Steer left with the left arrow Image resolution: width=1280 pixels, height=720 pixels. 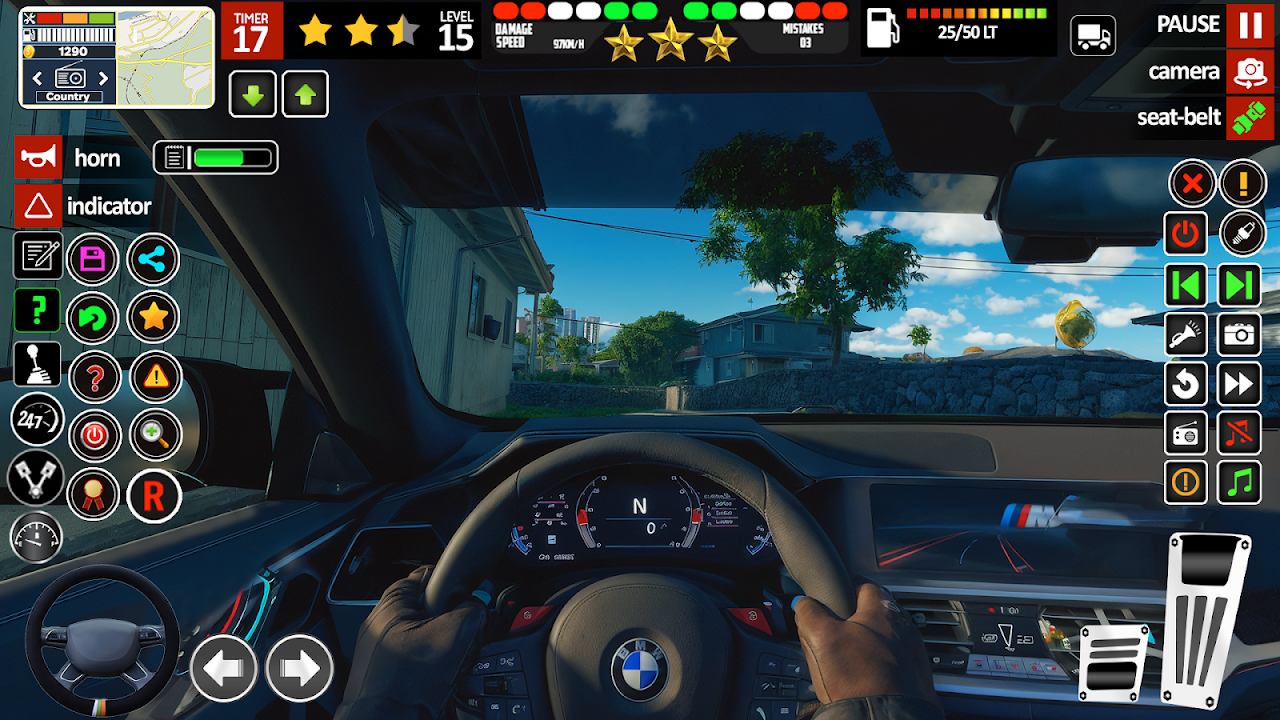tap(224, 668)
